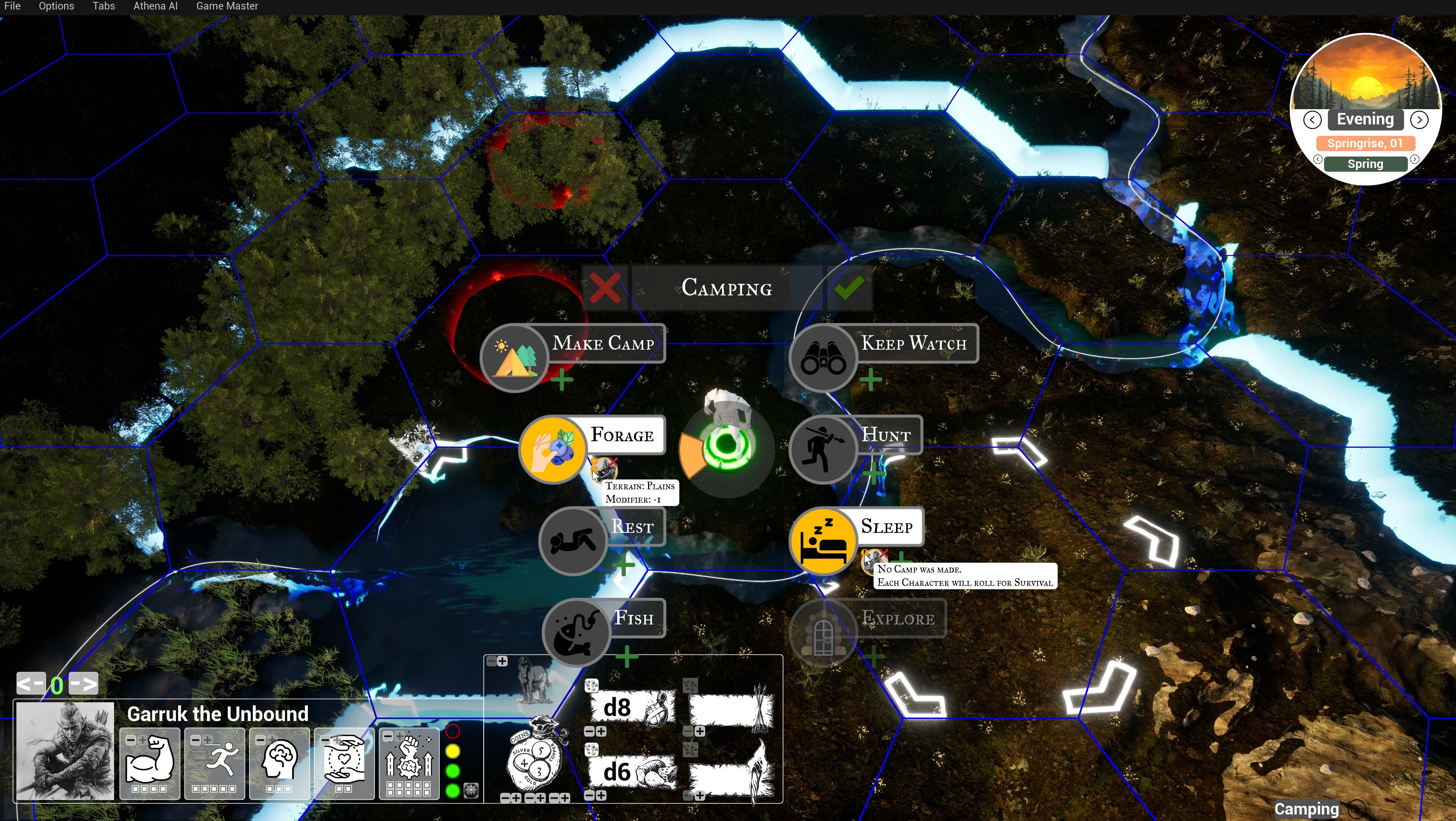Screen dimensions: 1456x821
Task: Open the Game Master menu
Action: coord(227,6)
